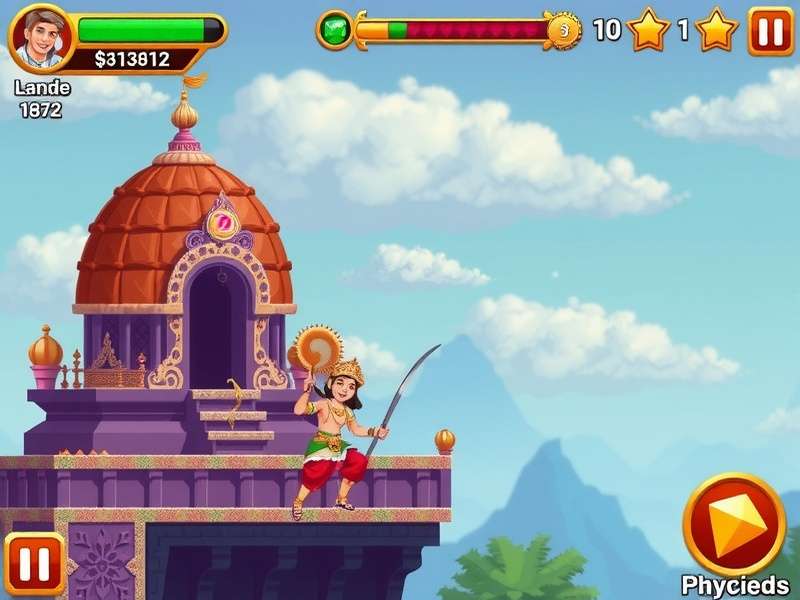This screenshot has height=600, width=800.
Task: Activate the Phycieds play button
Action: pyautogui.click(x=733, y=523)
